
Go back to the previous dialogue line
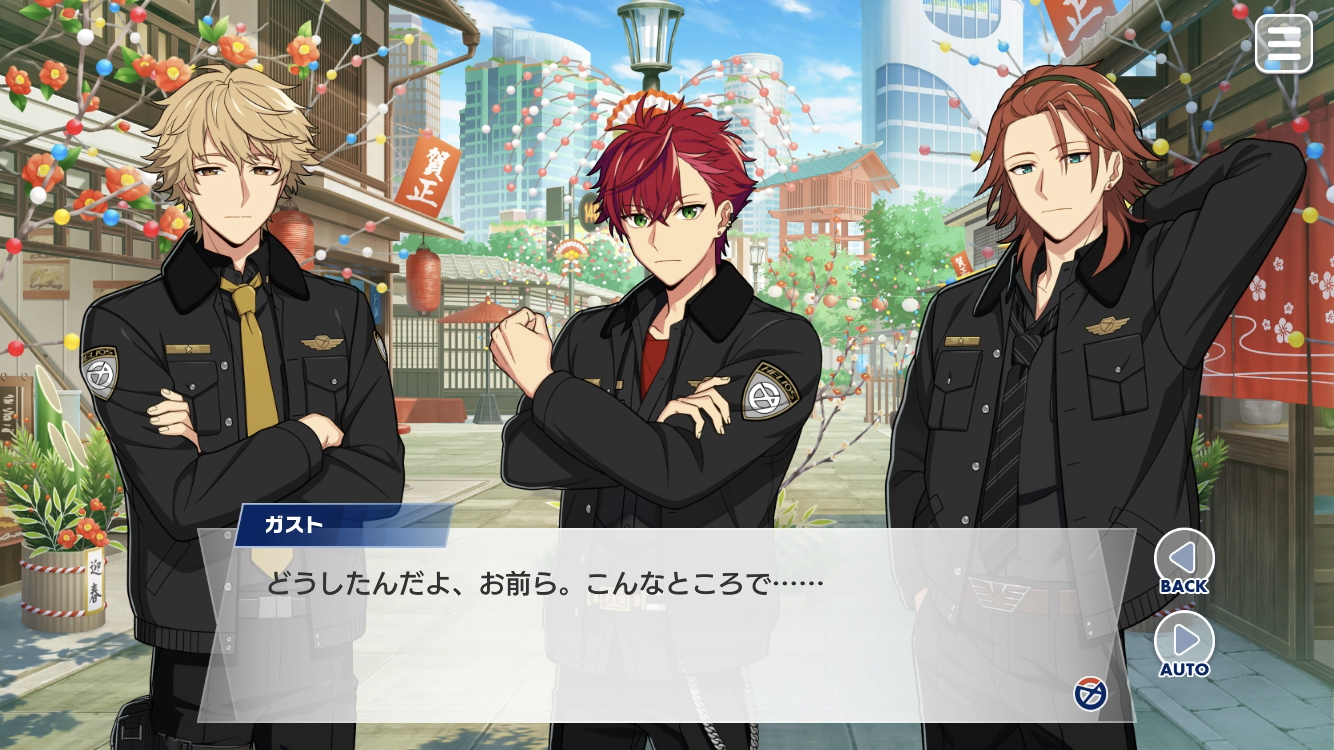[1184, 559]
